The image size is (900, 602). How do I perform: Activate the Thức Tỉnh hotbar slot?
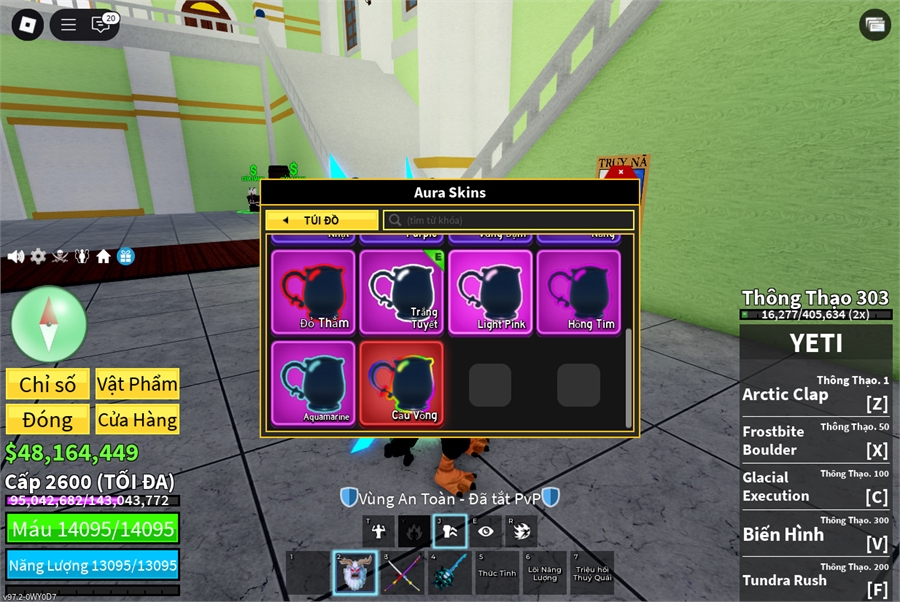point(496,574)
